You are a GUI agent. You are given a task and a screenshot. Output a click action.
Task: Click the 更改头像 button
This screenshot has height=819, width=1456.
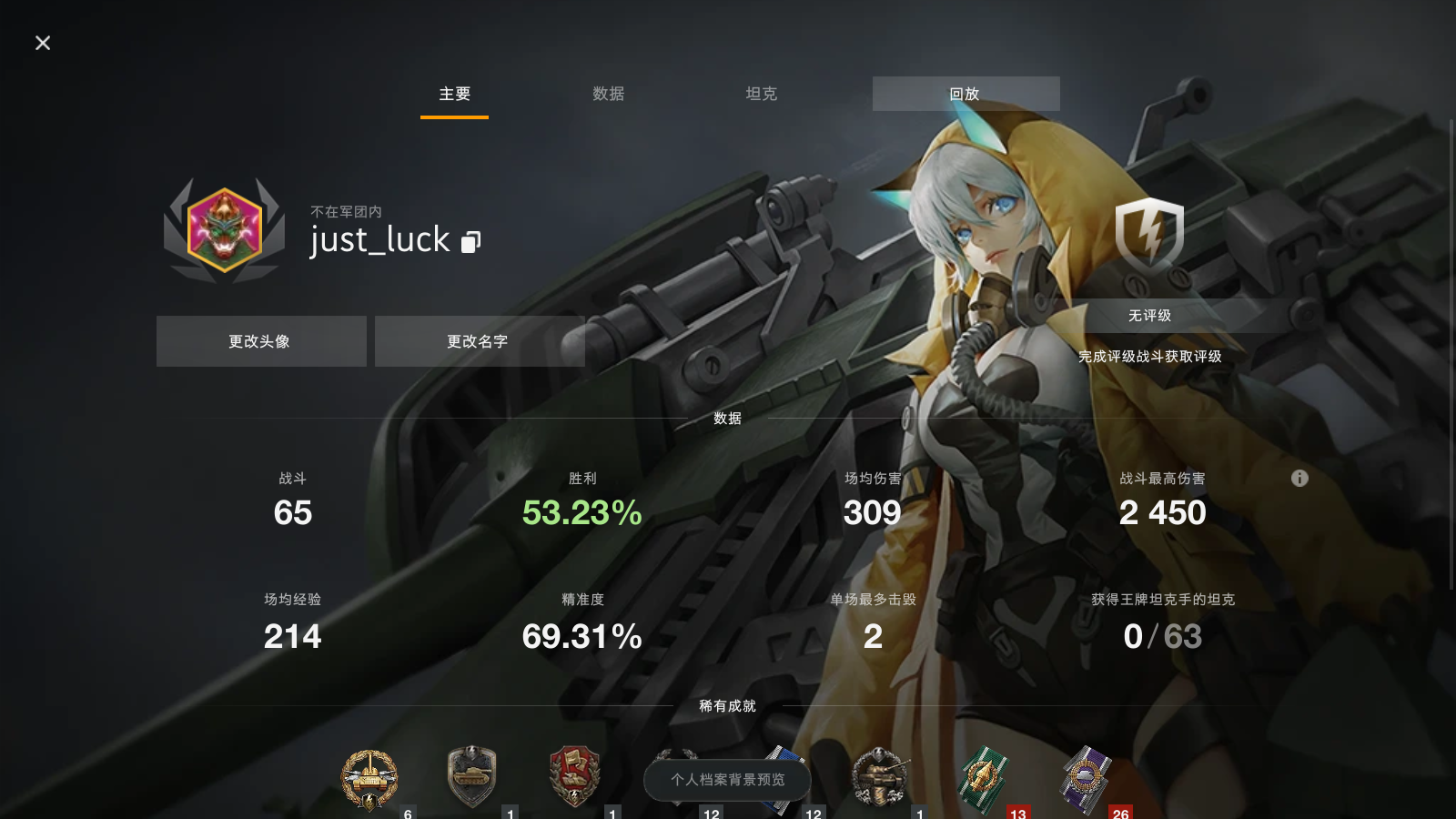261,341
